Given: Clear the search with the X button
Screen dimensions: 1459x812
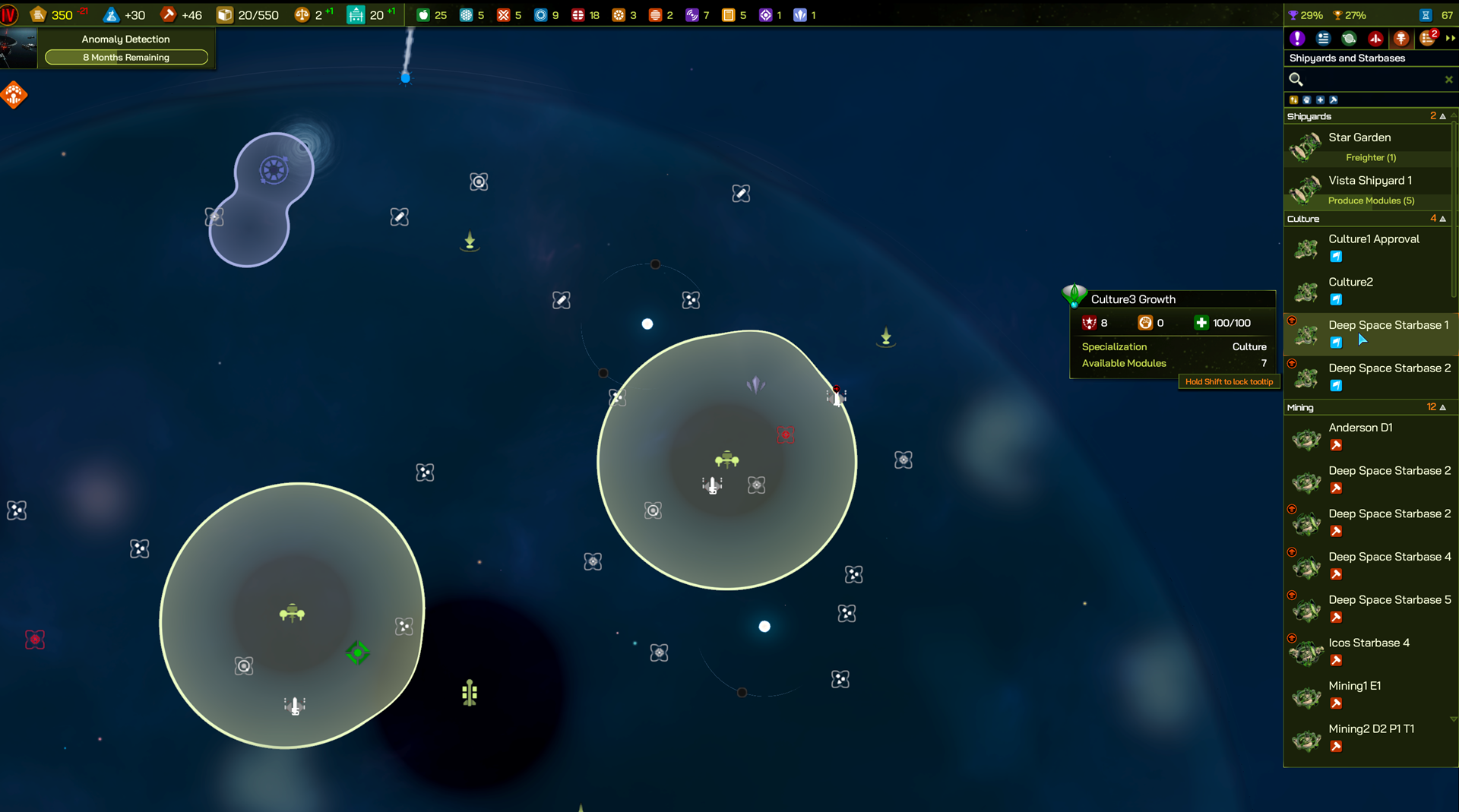Looking at the screenshot, I should [1448, 80].
